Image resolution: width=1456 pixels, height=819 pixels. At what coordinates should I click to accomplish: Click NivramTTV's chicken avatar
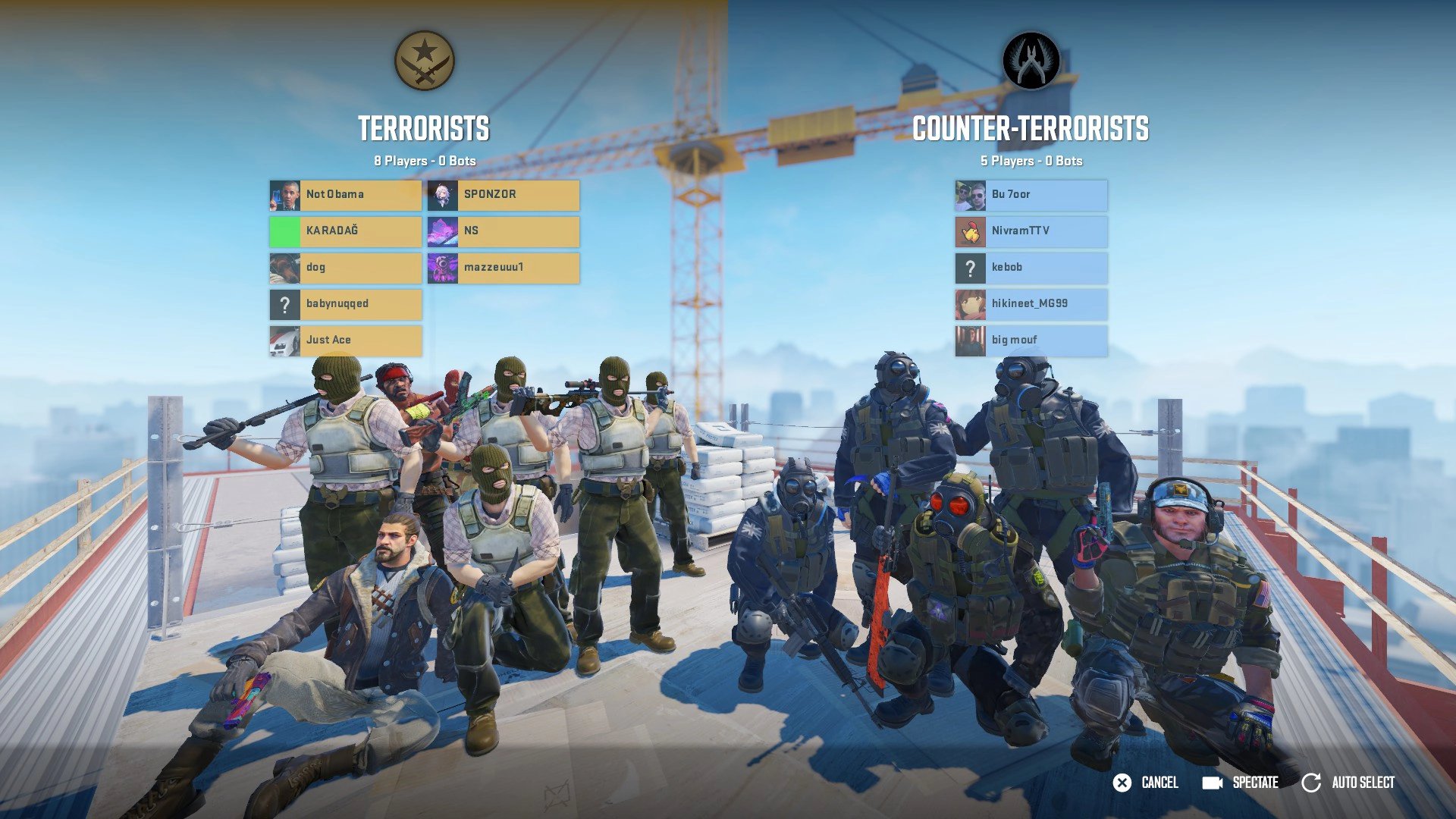pos(969,231)
